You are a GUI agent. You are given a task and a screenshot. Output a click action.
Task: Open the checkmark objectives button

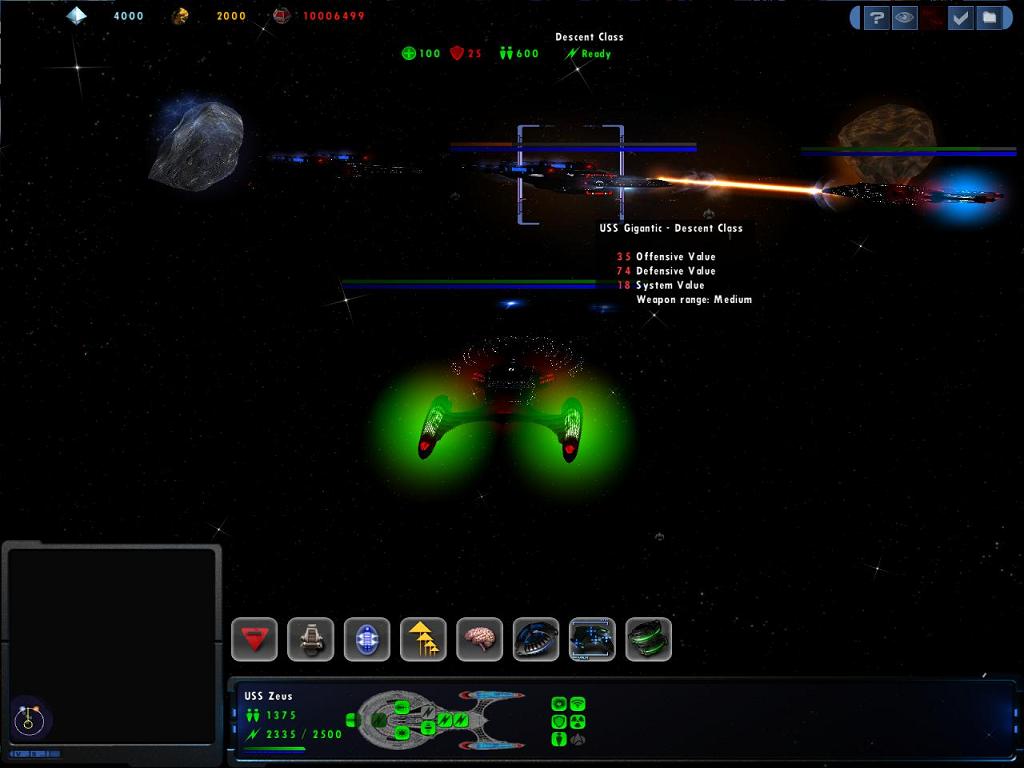tap(960, 18)
